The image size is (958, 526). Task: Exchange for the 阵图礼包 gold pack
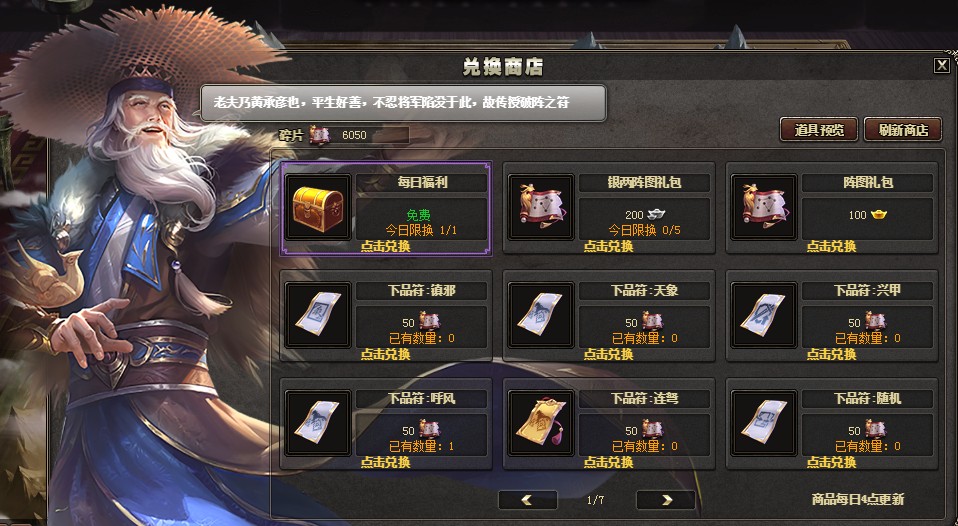[x=832, y=246]
